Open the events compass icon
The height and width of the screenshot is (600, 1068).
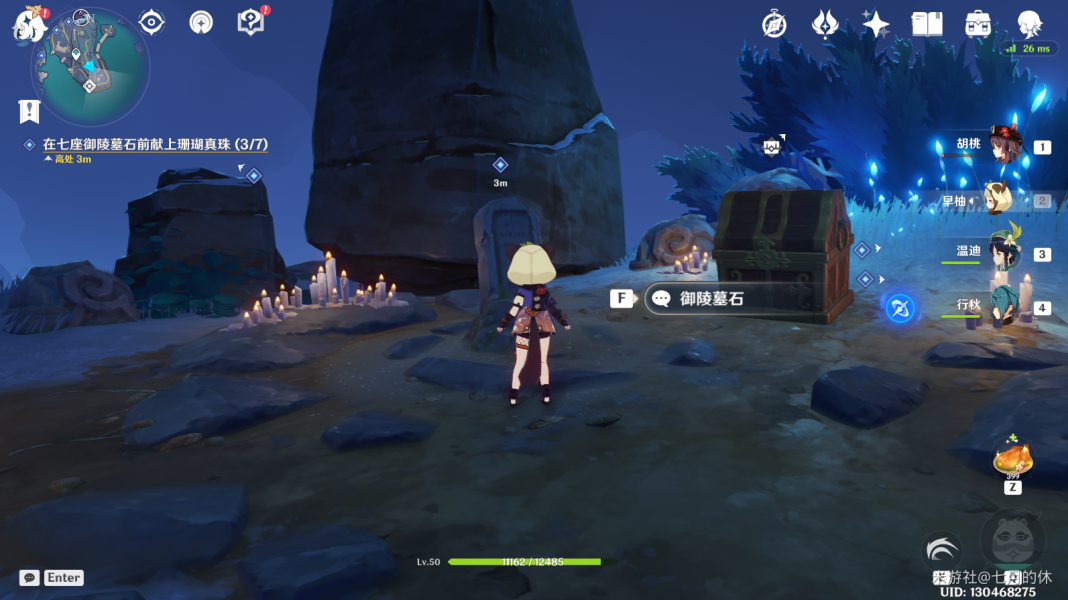[774, 24]
